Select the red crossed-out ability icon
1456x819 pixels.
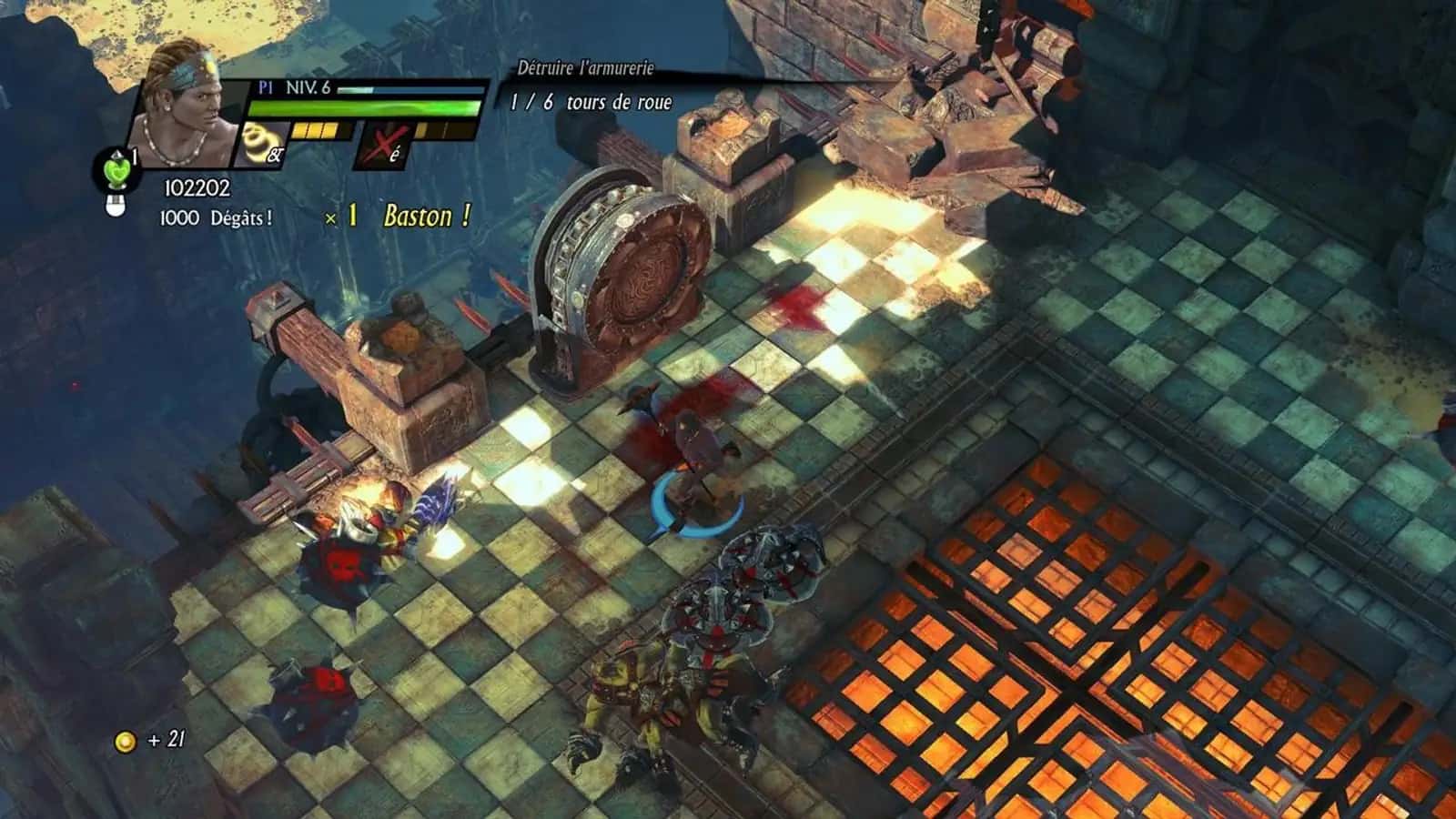[x=385, y=146]
